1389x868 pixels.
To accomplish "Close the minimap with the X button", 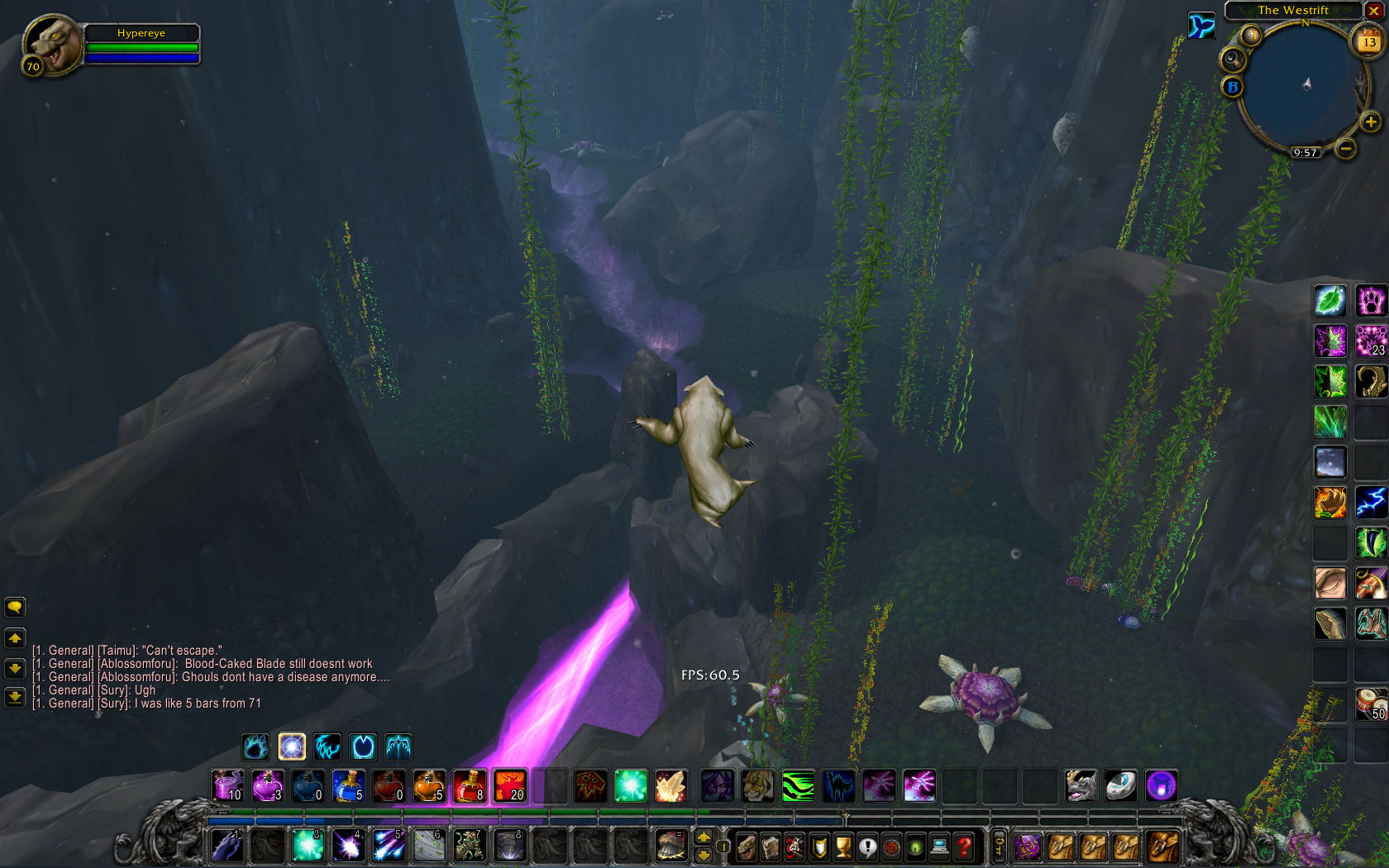I will [x=1373, y=11].
